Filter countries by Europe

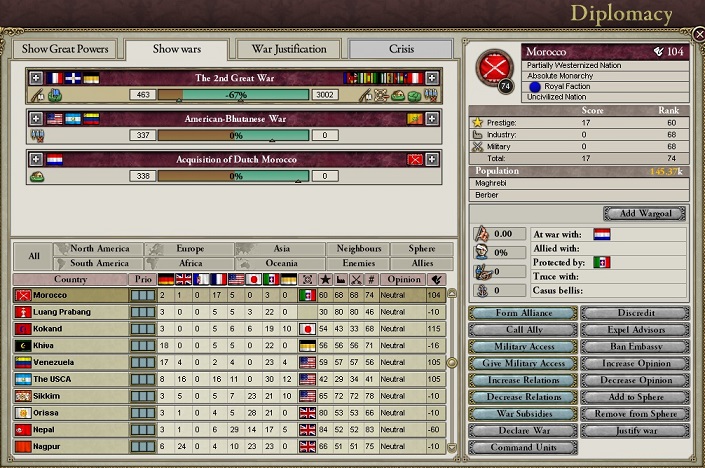pos(190,249)
